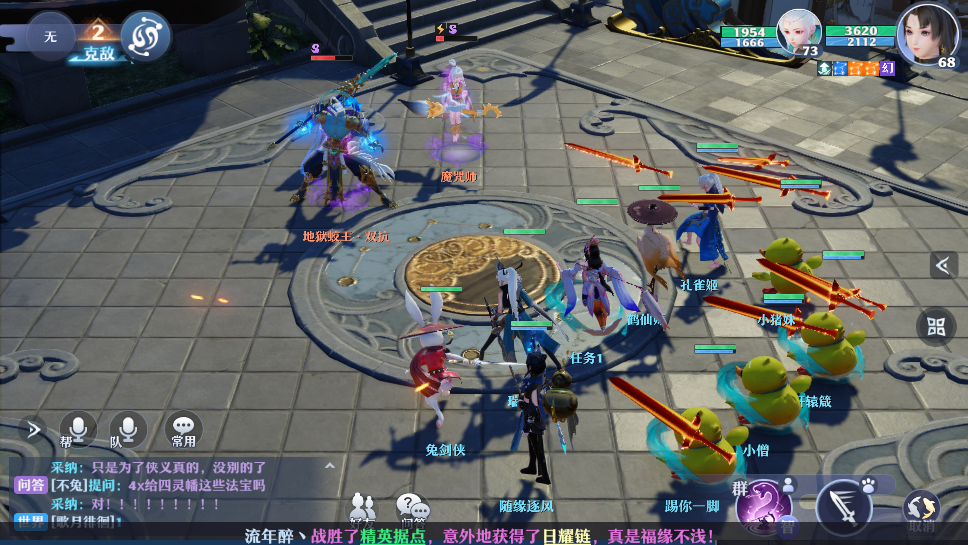Open the 克敌 formation swirl icon

click(x=146, y=36)
